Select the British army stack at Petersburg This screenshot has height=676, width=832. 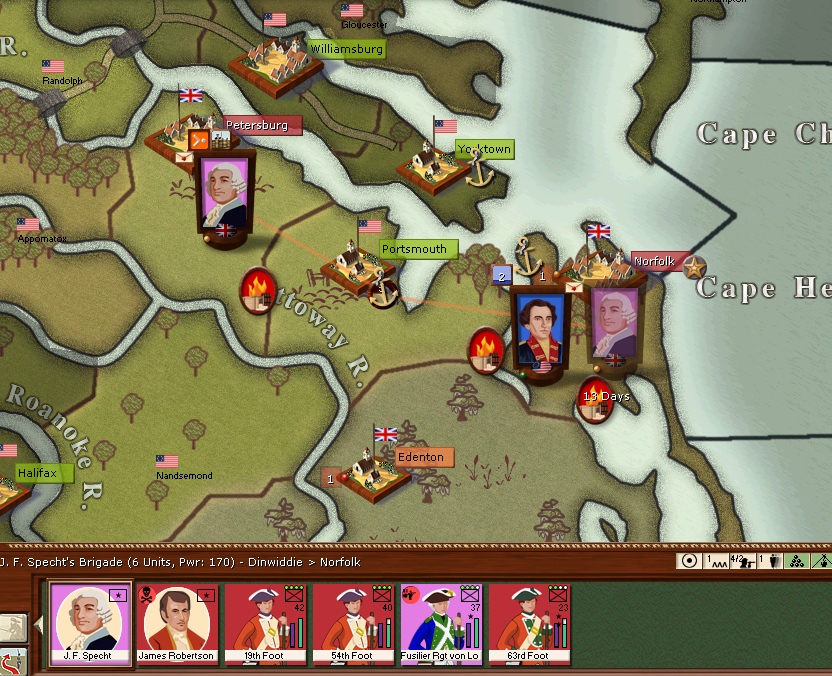[226, 192]
